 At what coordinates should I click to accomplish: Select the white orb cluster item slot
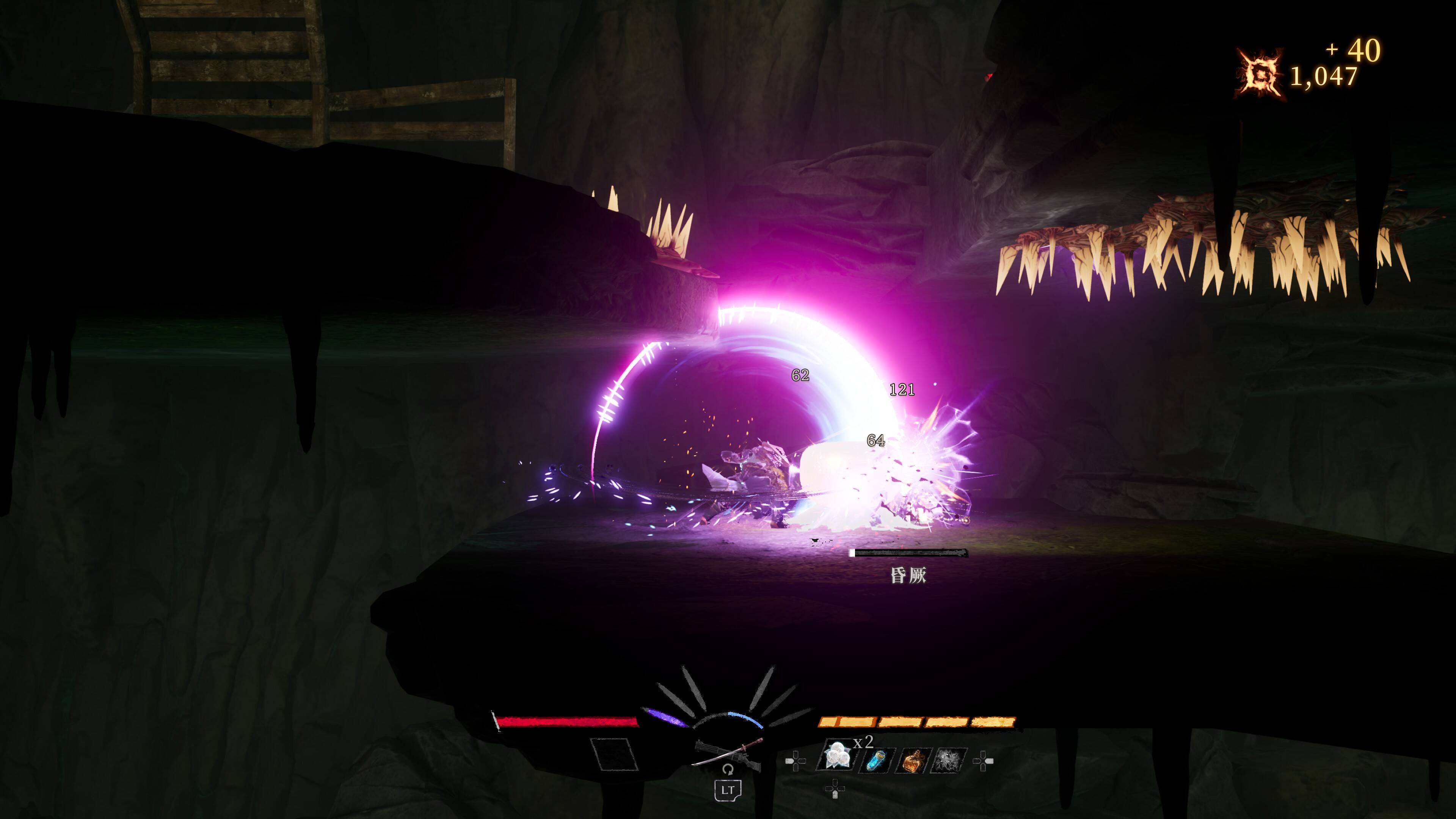pos(836,757)
